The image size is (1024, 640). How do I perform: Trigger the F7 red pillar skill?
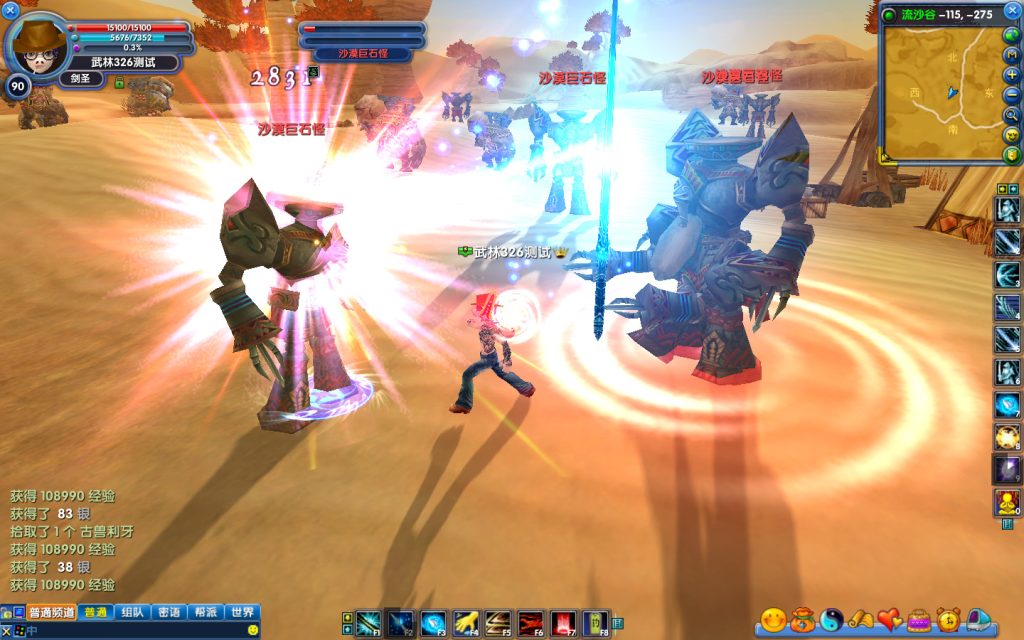[563, 623]
